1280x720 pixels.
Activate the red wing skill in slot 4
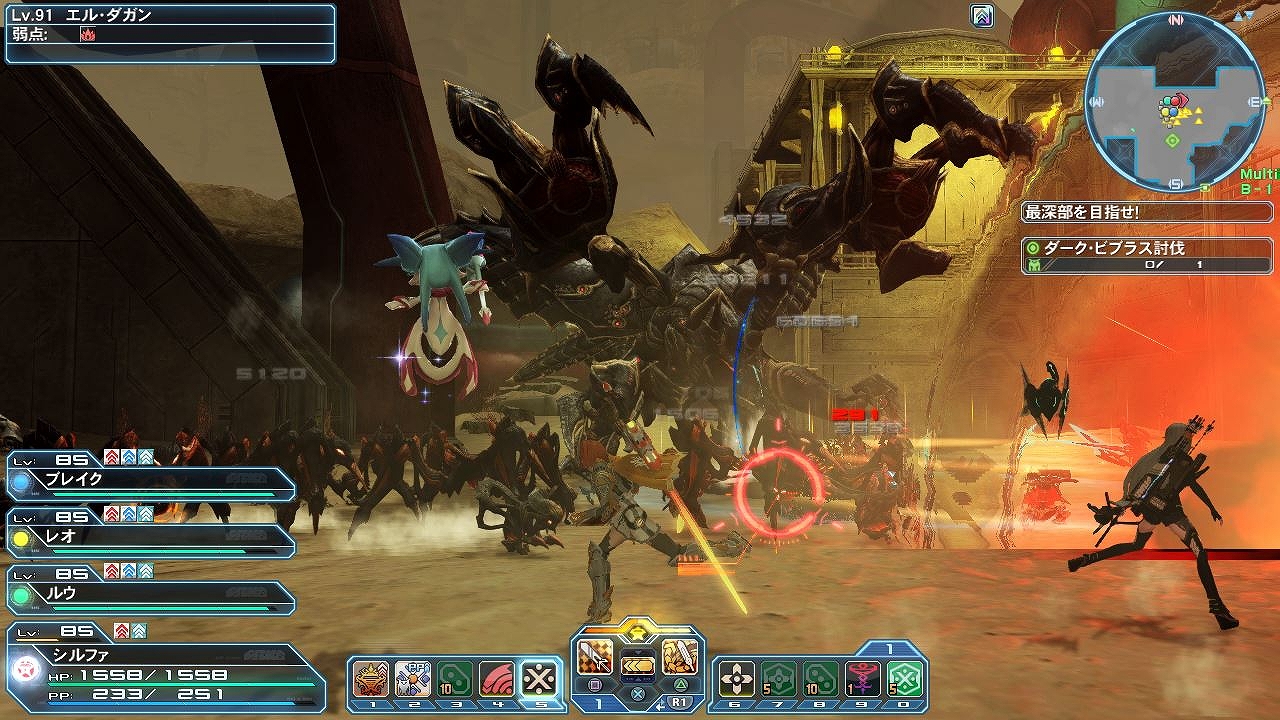click(x=497, y=679)
